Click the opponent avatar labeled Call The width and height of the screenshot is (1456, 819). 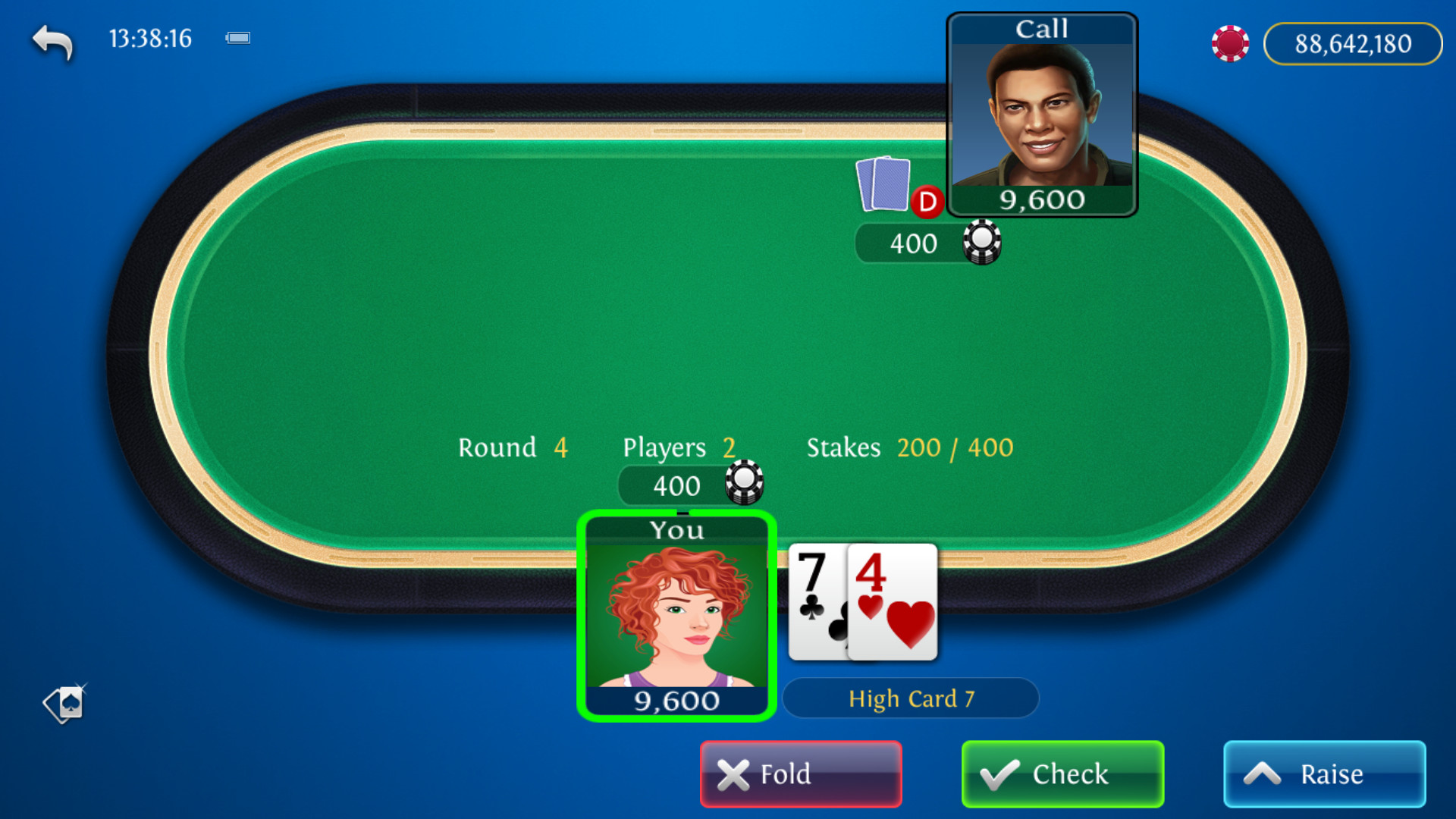point(1043,114)
